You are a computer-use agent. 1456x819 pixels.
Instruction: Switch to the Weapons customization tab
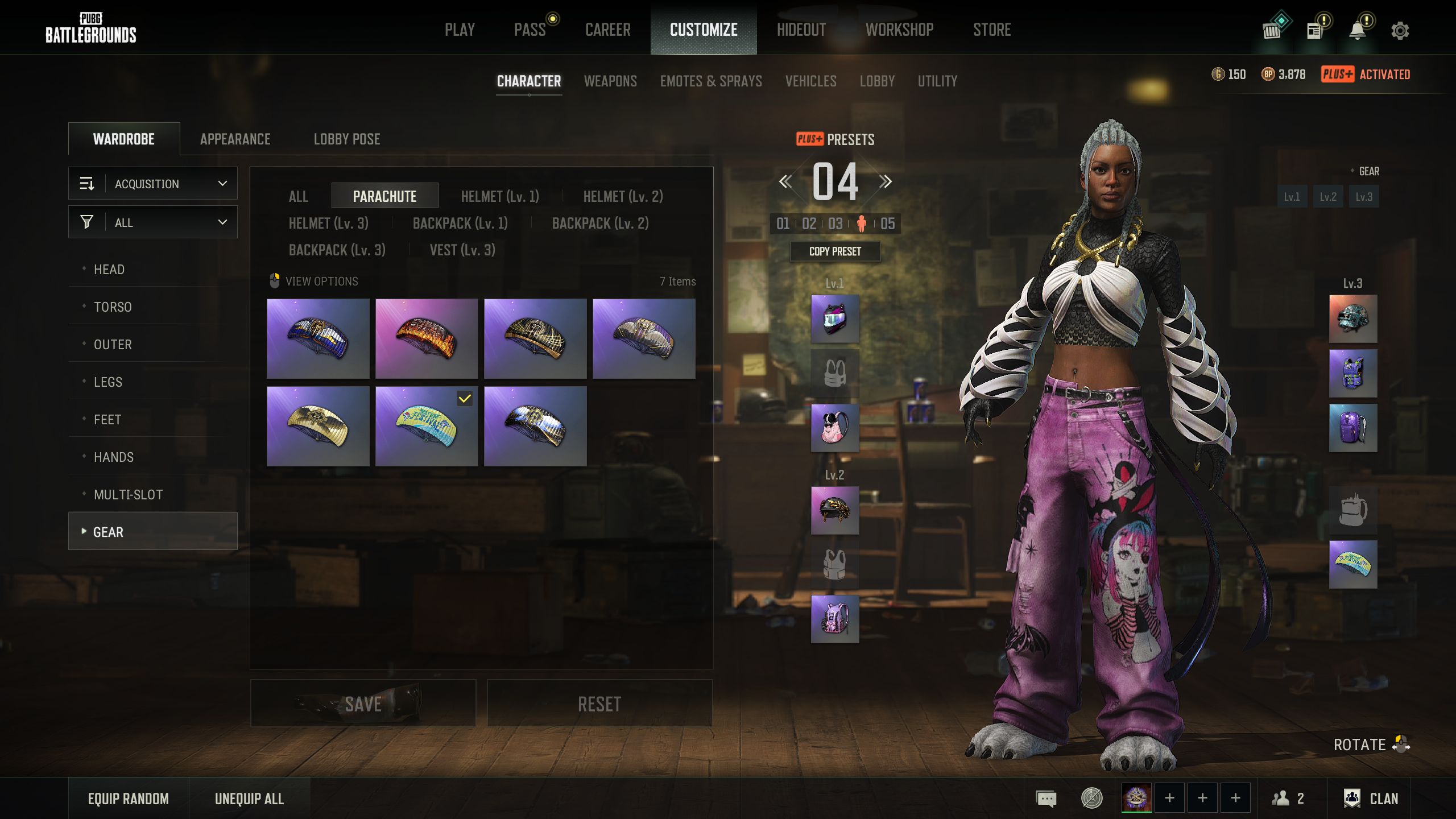[610, 81]
